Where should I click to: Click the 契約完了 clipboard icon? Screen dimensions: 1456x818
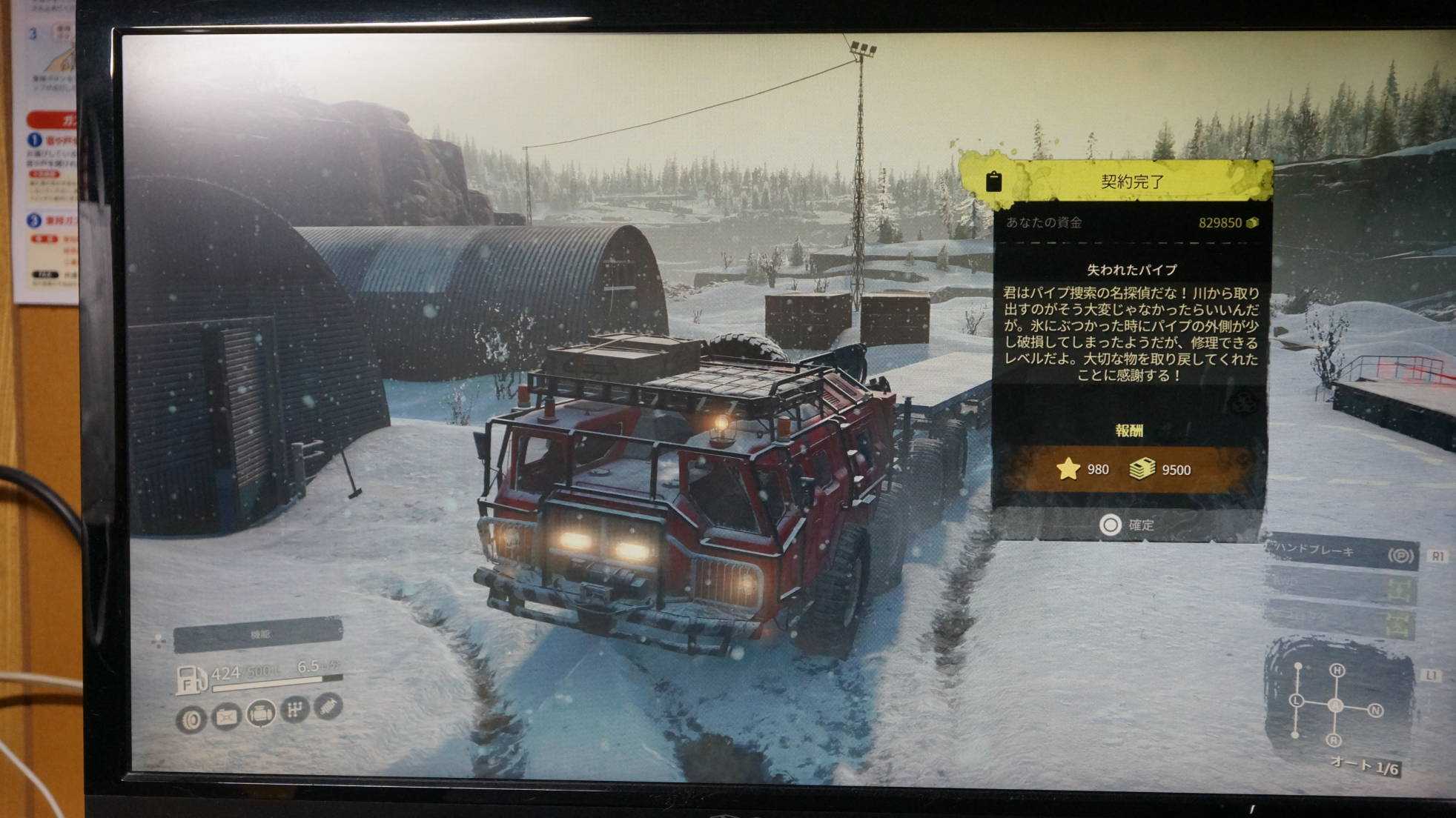click(x=993, y=181)
